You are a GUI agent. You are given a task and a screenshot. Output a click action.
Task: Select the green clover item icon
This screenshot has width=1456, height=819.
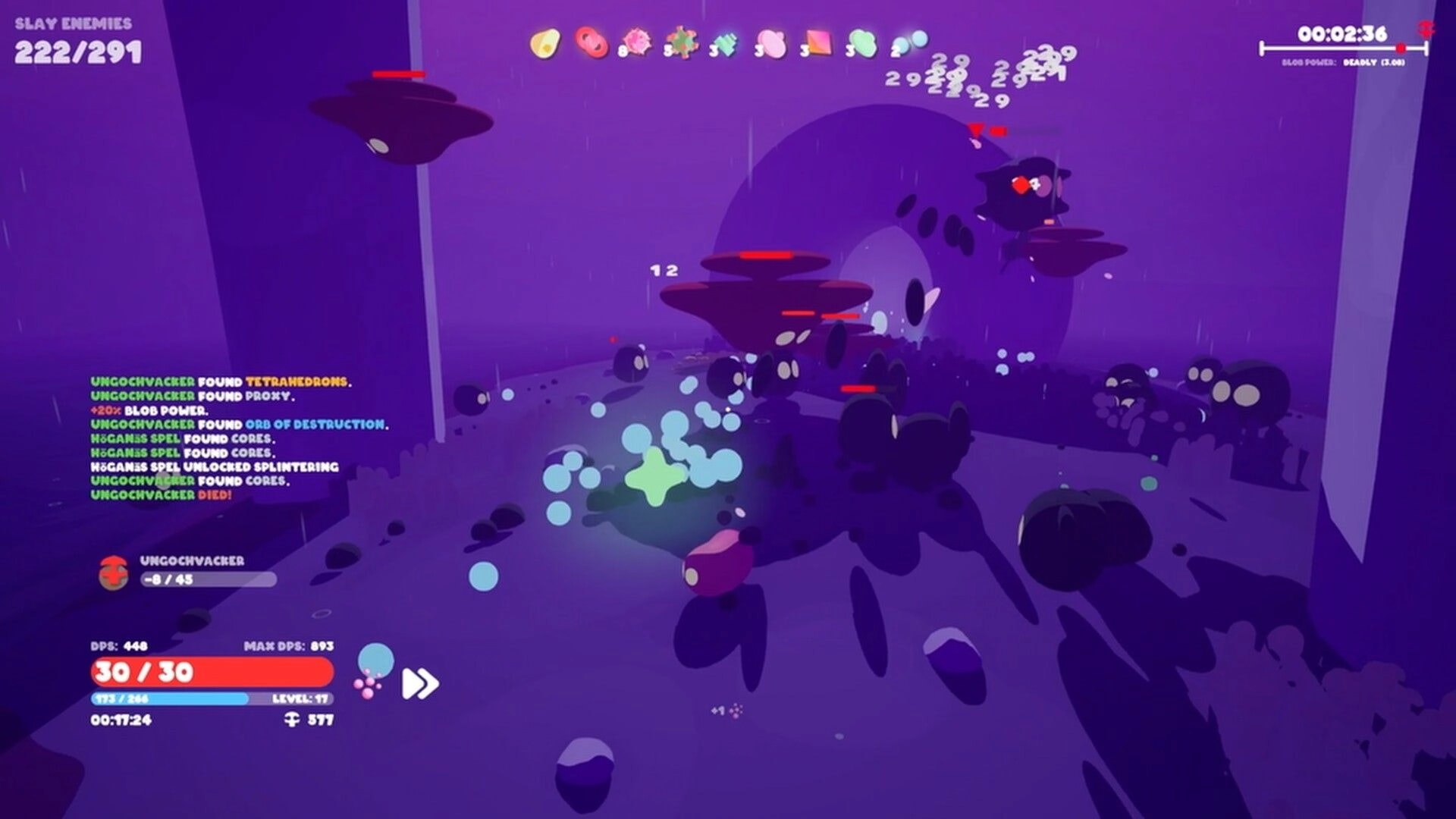click(862, 43)
